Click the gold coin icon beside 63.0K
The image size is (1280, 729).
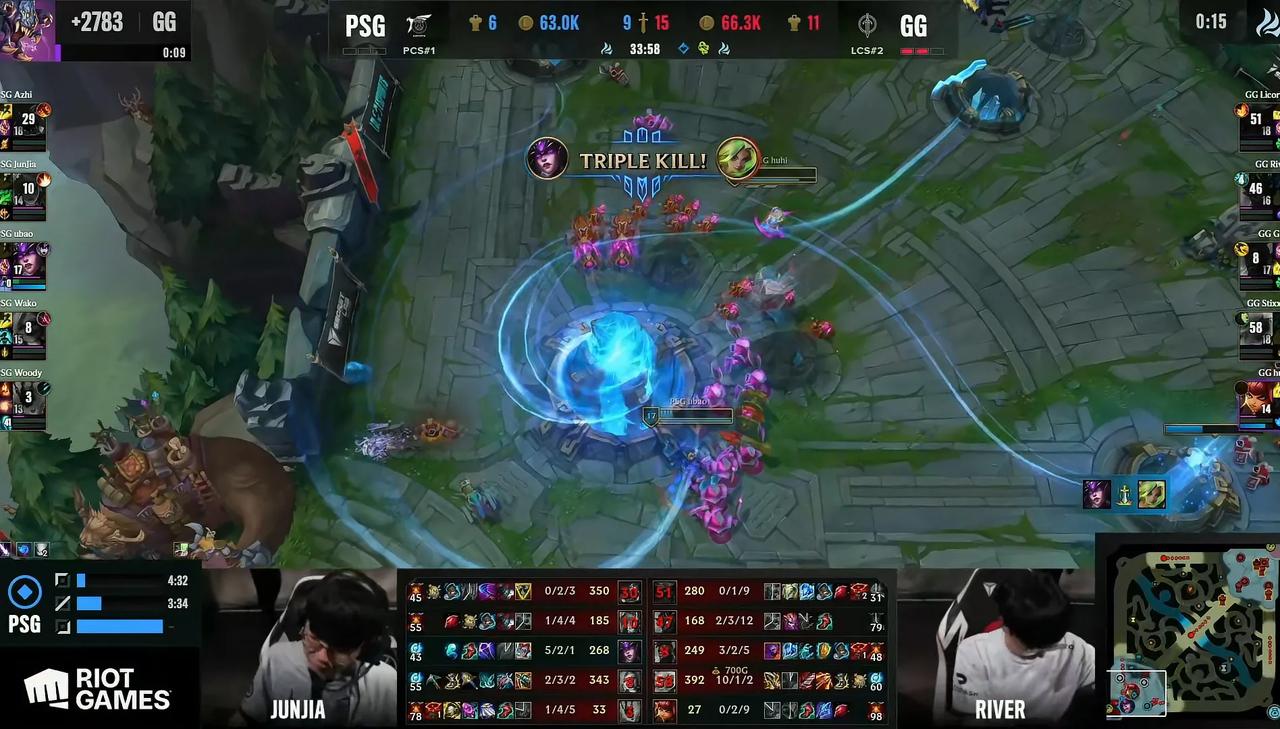pyautogui.click(x=525, y=22)
